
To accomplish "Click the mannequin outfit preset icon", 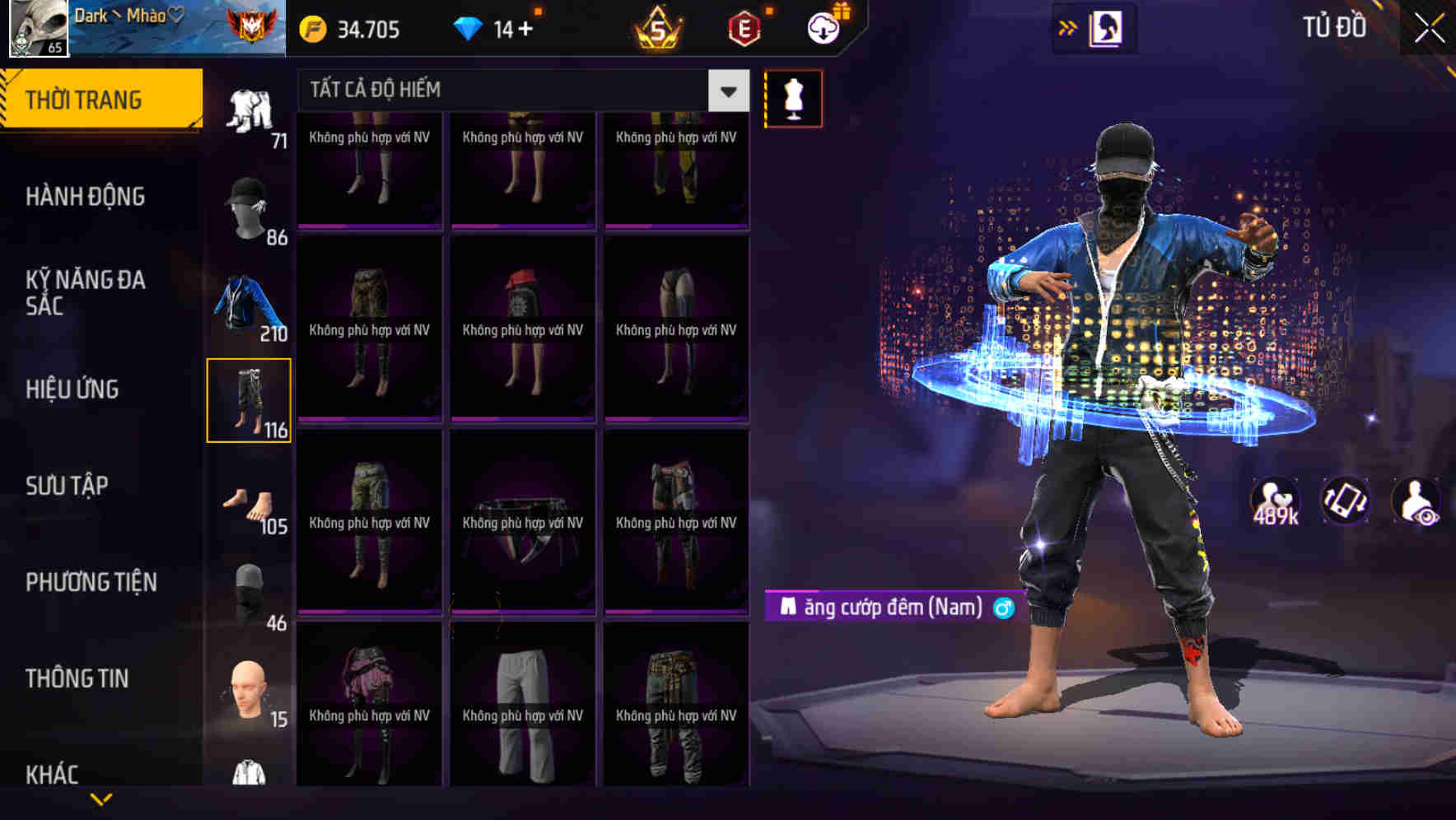I will [795, 97].
